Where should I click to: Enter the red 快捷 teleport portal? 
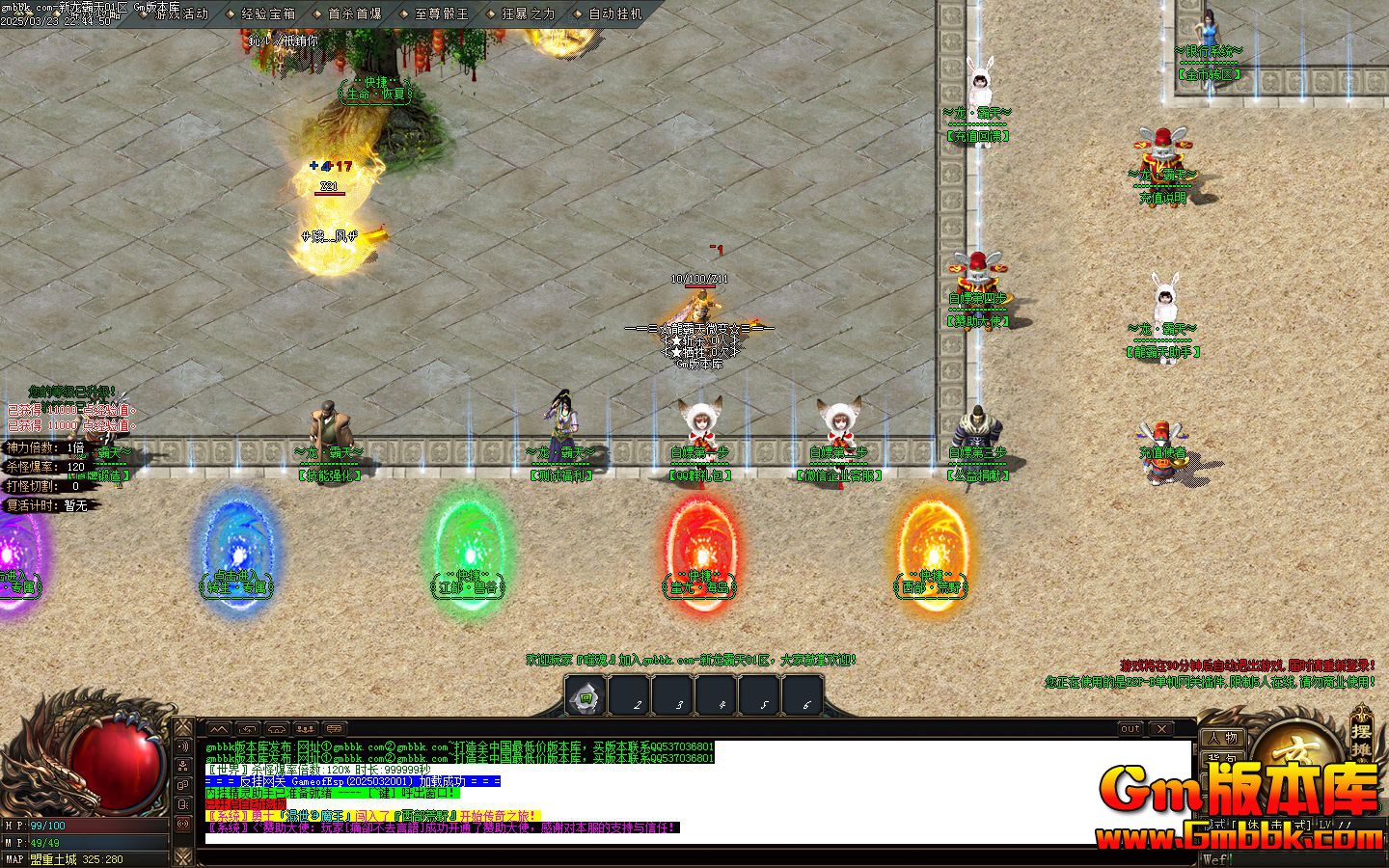701,550
